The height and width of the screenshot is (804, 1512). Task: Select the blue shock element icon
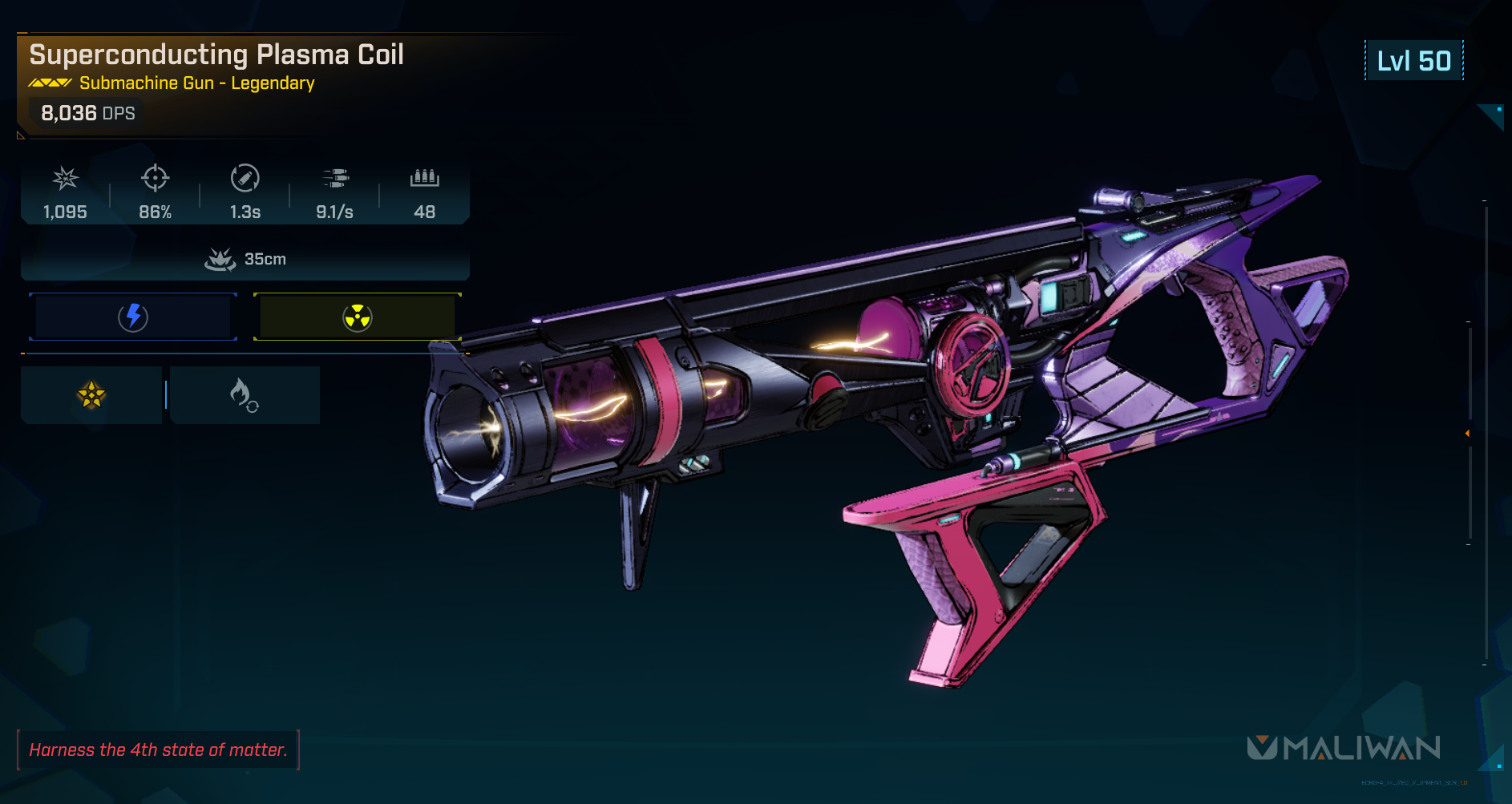tap(133, 317)
